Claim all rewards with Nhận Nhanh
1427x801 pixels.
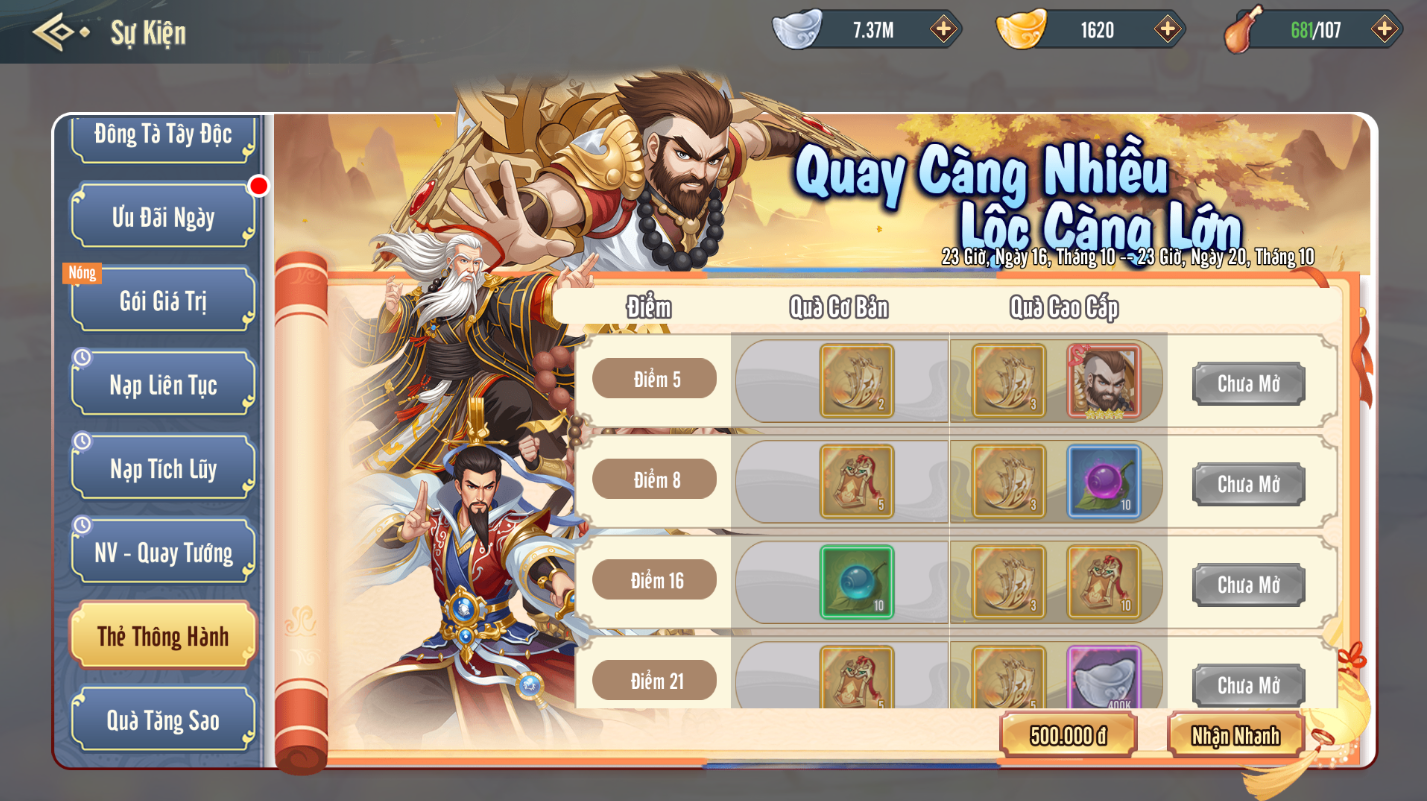click(1236, 736)
